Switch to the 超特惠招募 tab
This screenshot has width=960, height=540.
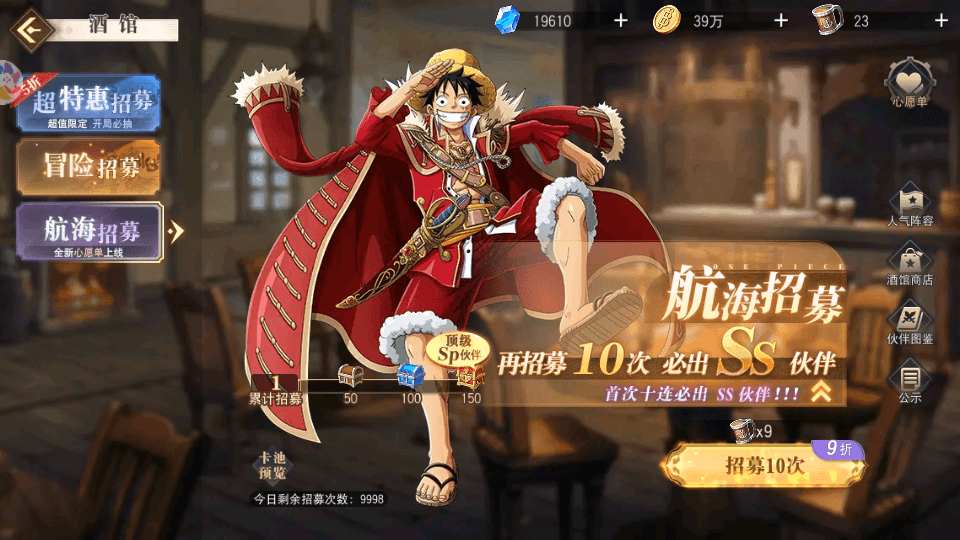88,102
